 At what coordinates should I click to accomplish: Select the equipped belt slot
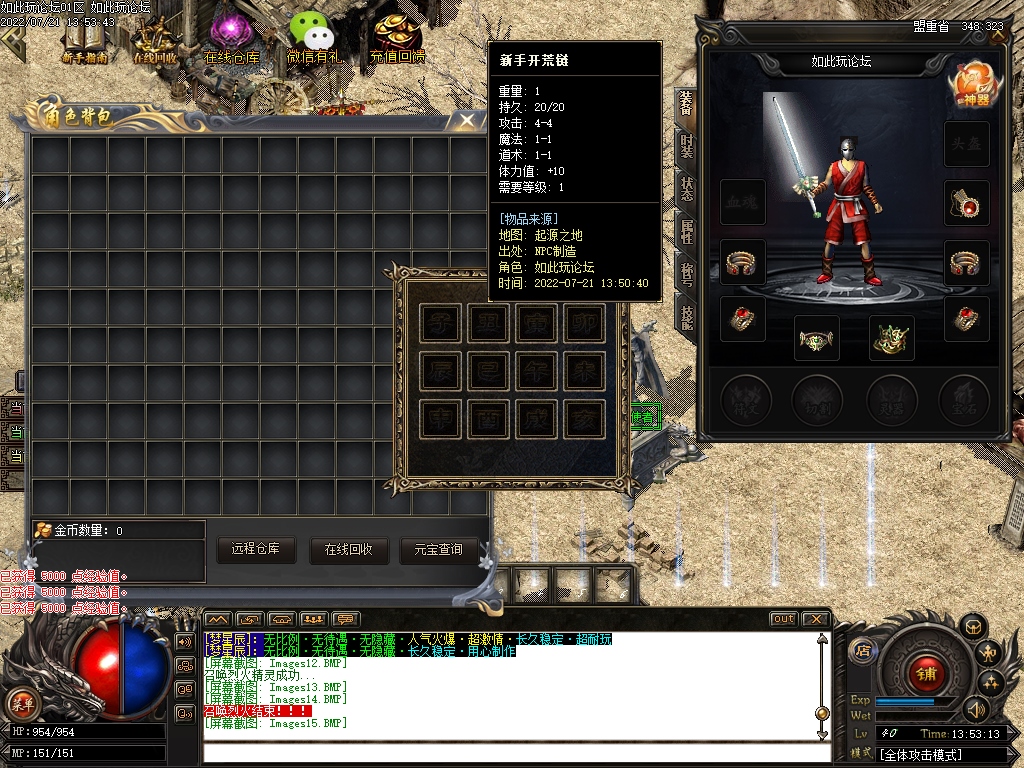[818, 339]
